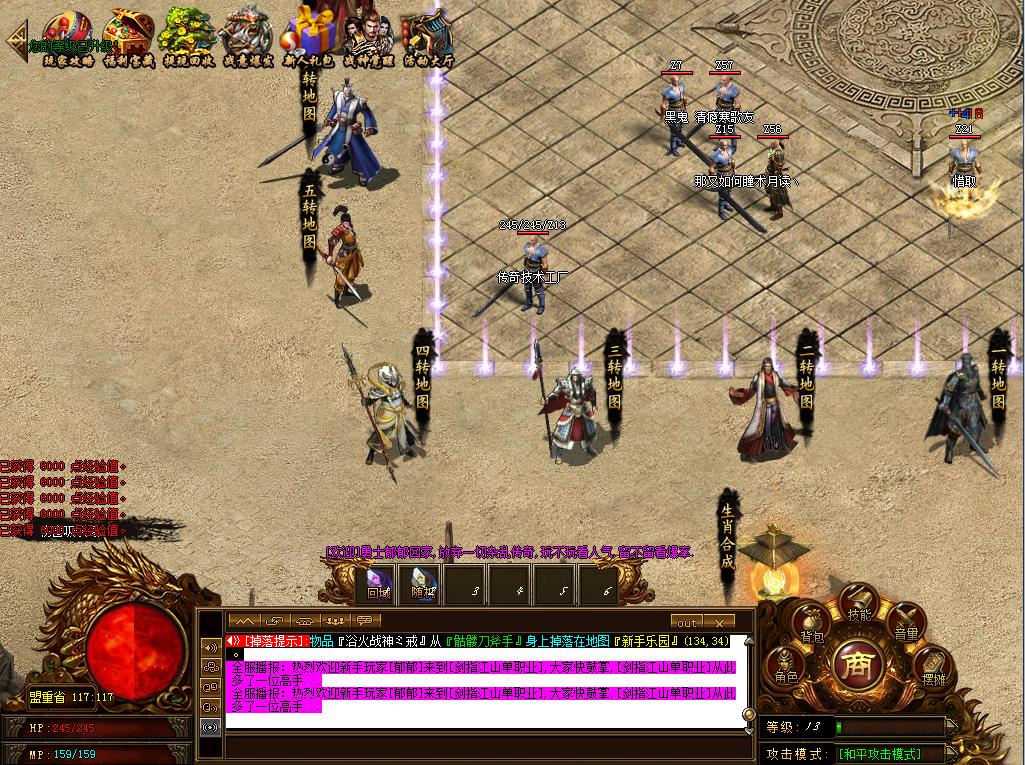
Task: Use the 随机 random teleport slot
Action: pyautogui.click(x=423, y=585)
